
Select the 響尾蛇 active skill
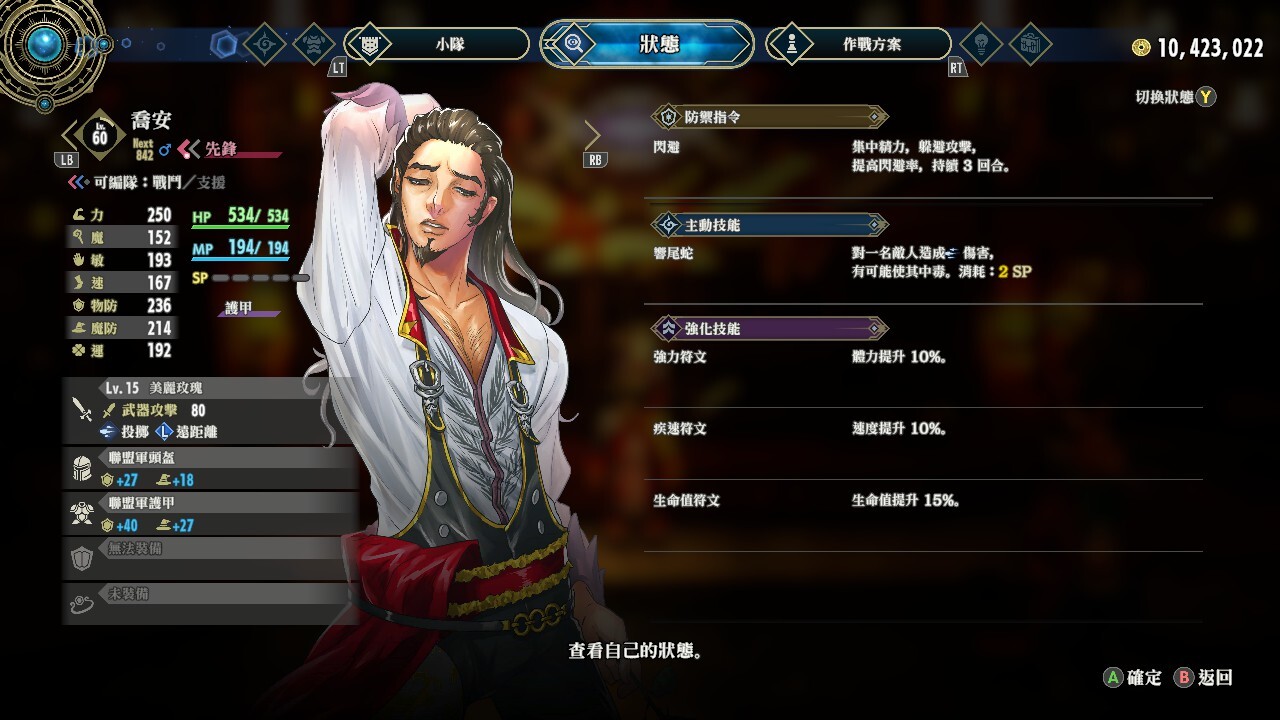tap(673, 254)
